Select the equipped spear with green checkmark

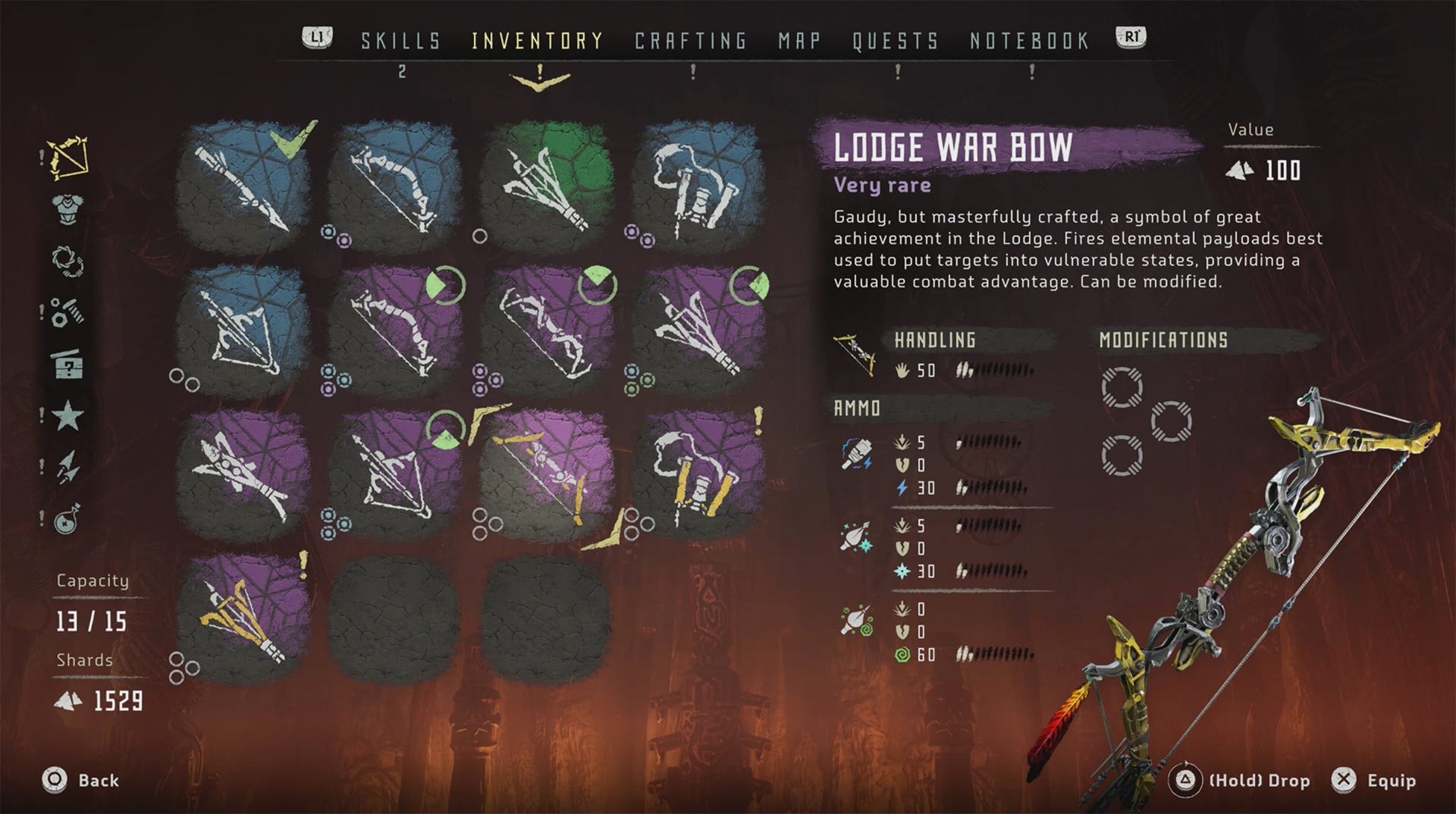[243, 186]
